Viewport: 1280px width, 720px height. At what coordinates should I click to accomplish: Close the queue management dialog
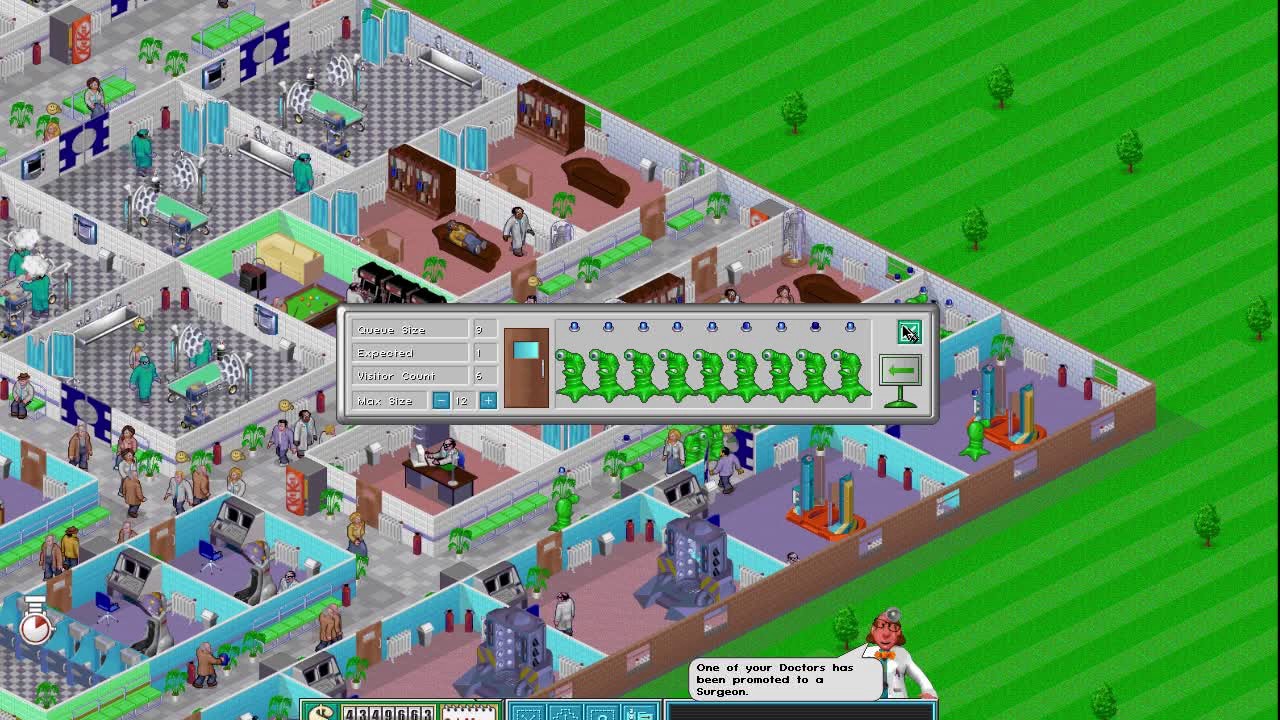908,332
